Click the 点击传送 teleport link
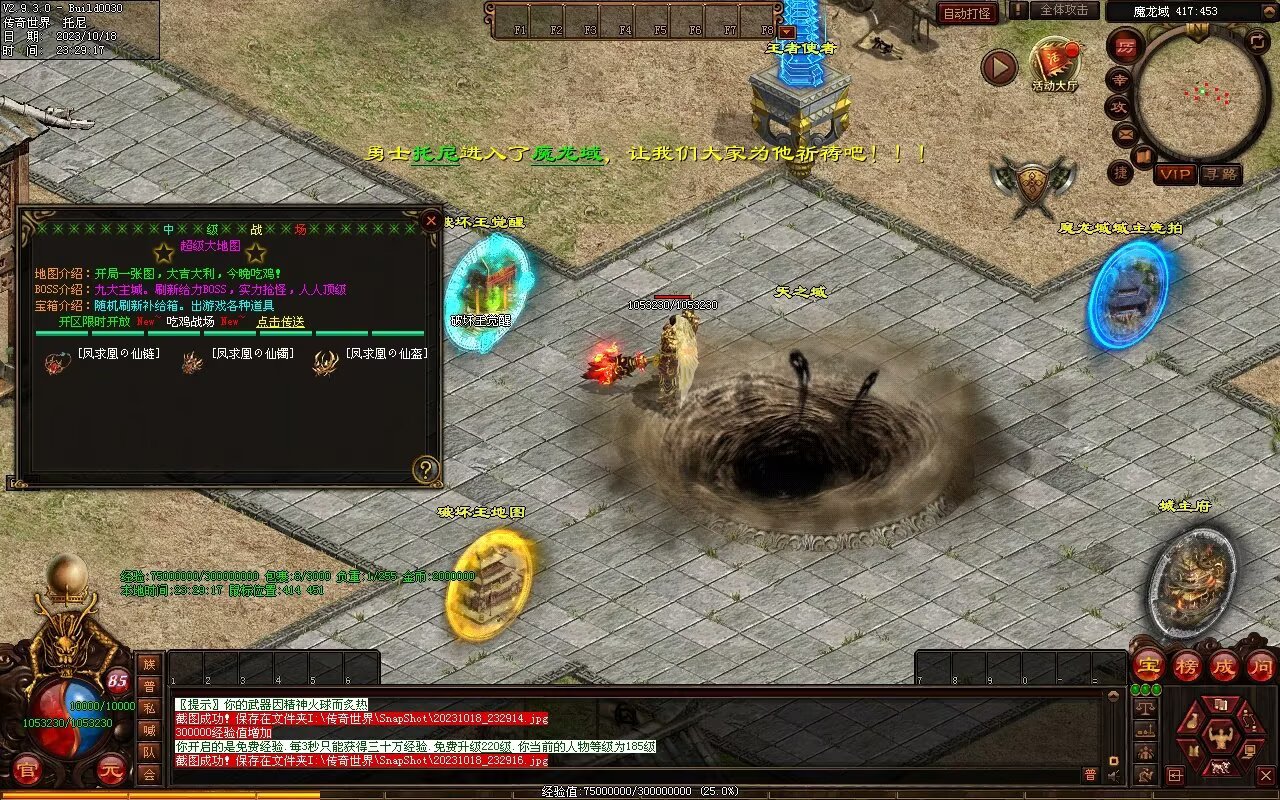 (x=281, y=322)
